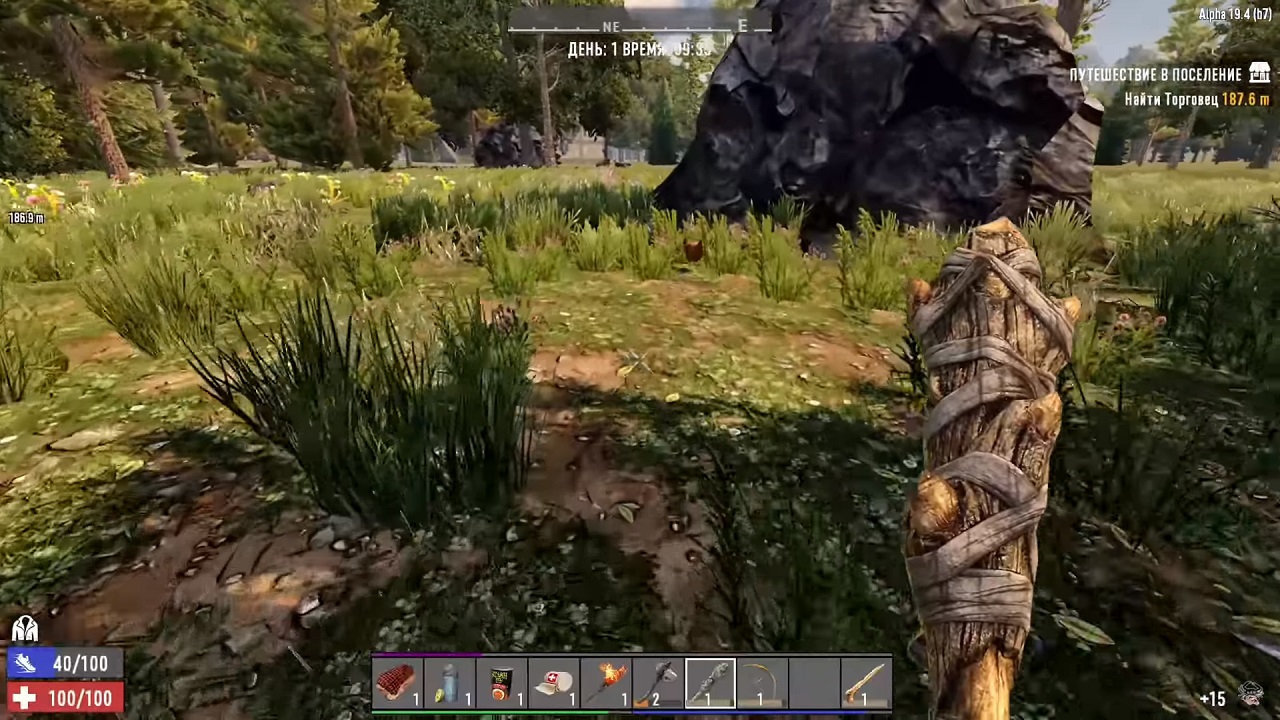Select the stone axe stack of 2
This screenshot has height=720, width=1280.
click(x=656, y=683)
